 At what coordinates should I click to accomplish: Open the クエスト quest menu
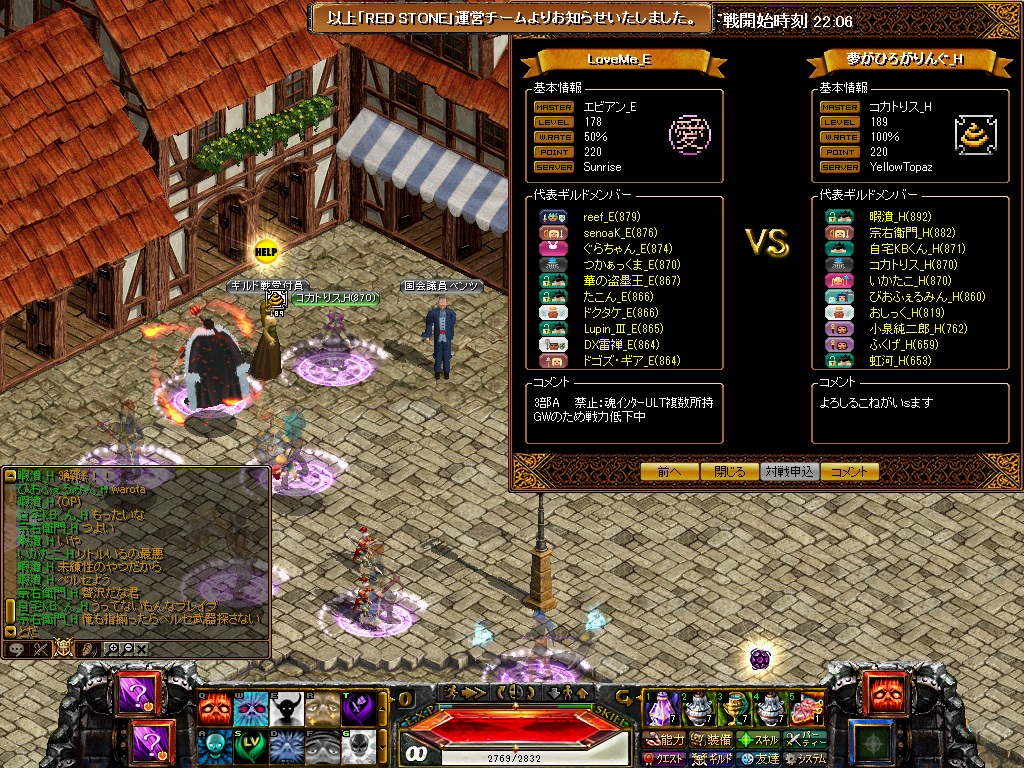coord(666,759)
